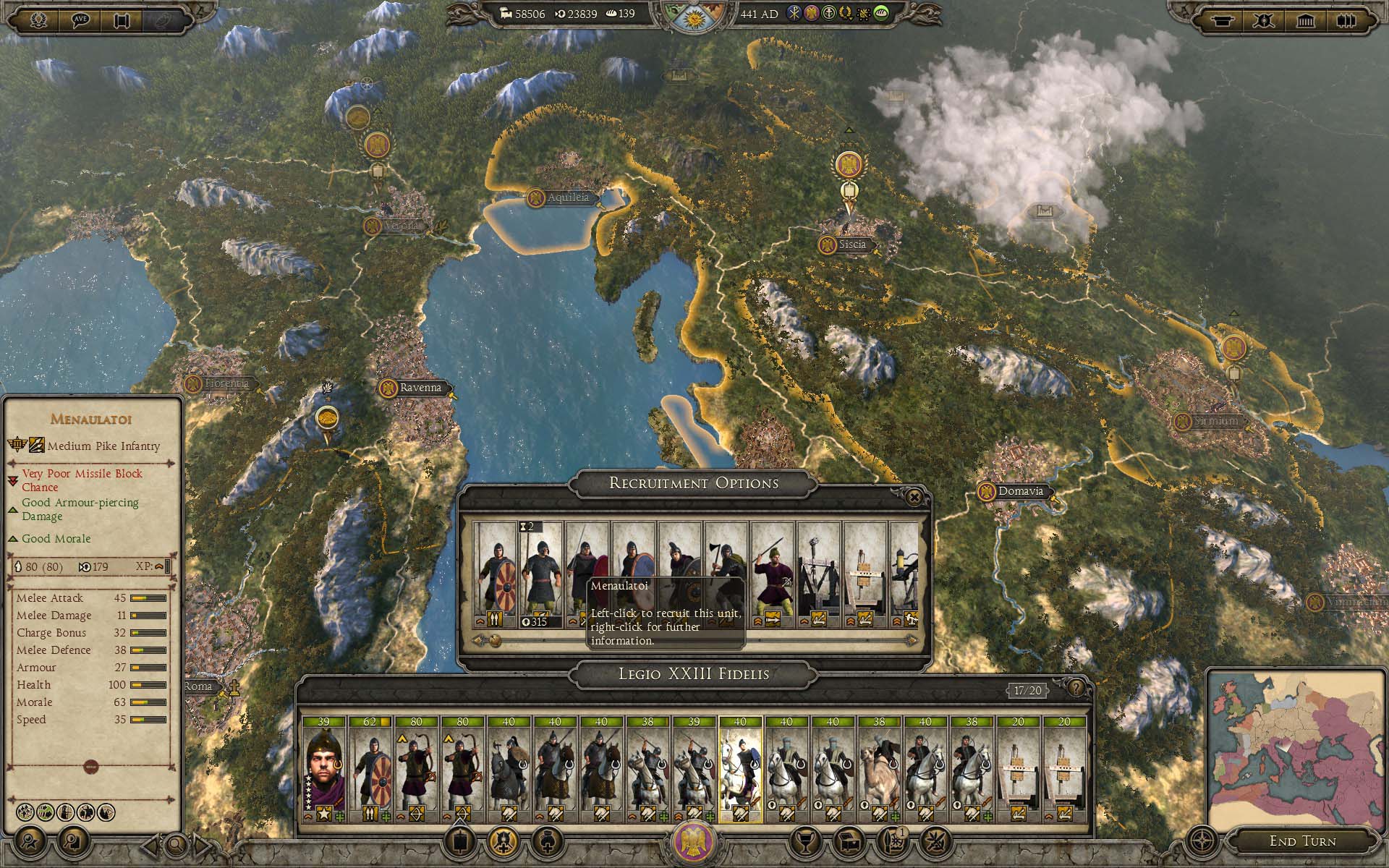Click the Ravenna settlement label
The image size is (1389, 868).
(x=420, y=388)
